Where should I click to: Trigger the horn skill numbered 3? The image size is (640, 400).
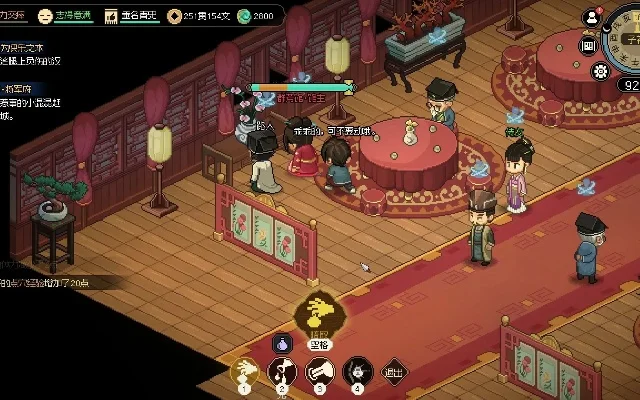click(x=320, y=372)
